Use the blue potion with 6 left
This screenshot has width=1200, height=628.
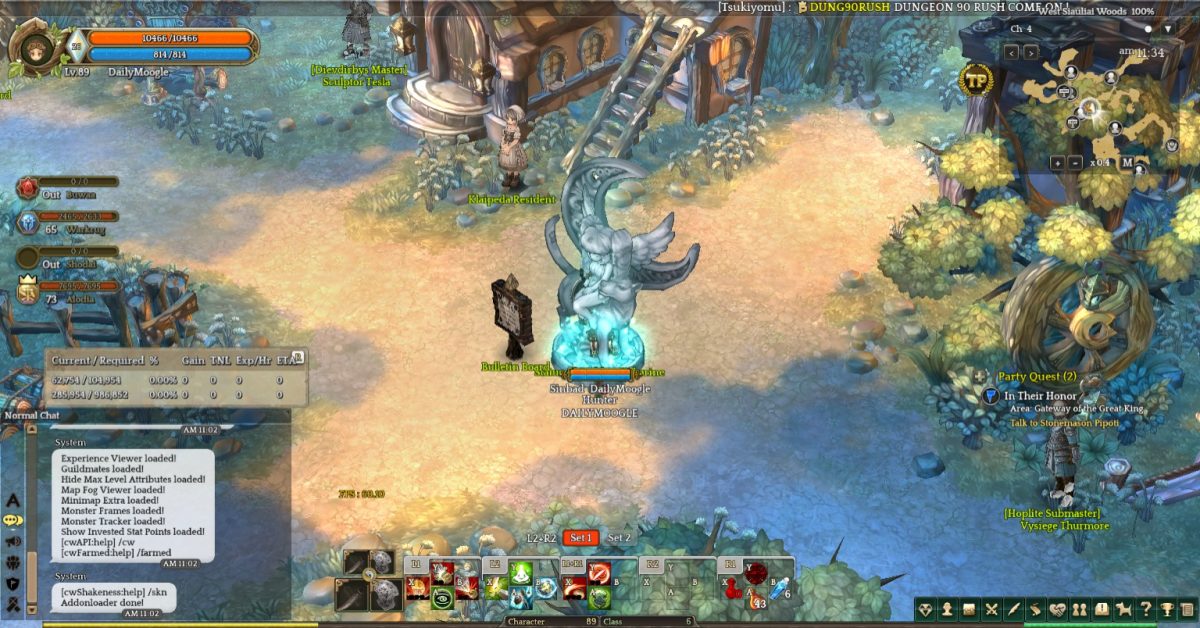tap(779, 588)
